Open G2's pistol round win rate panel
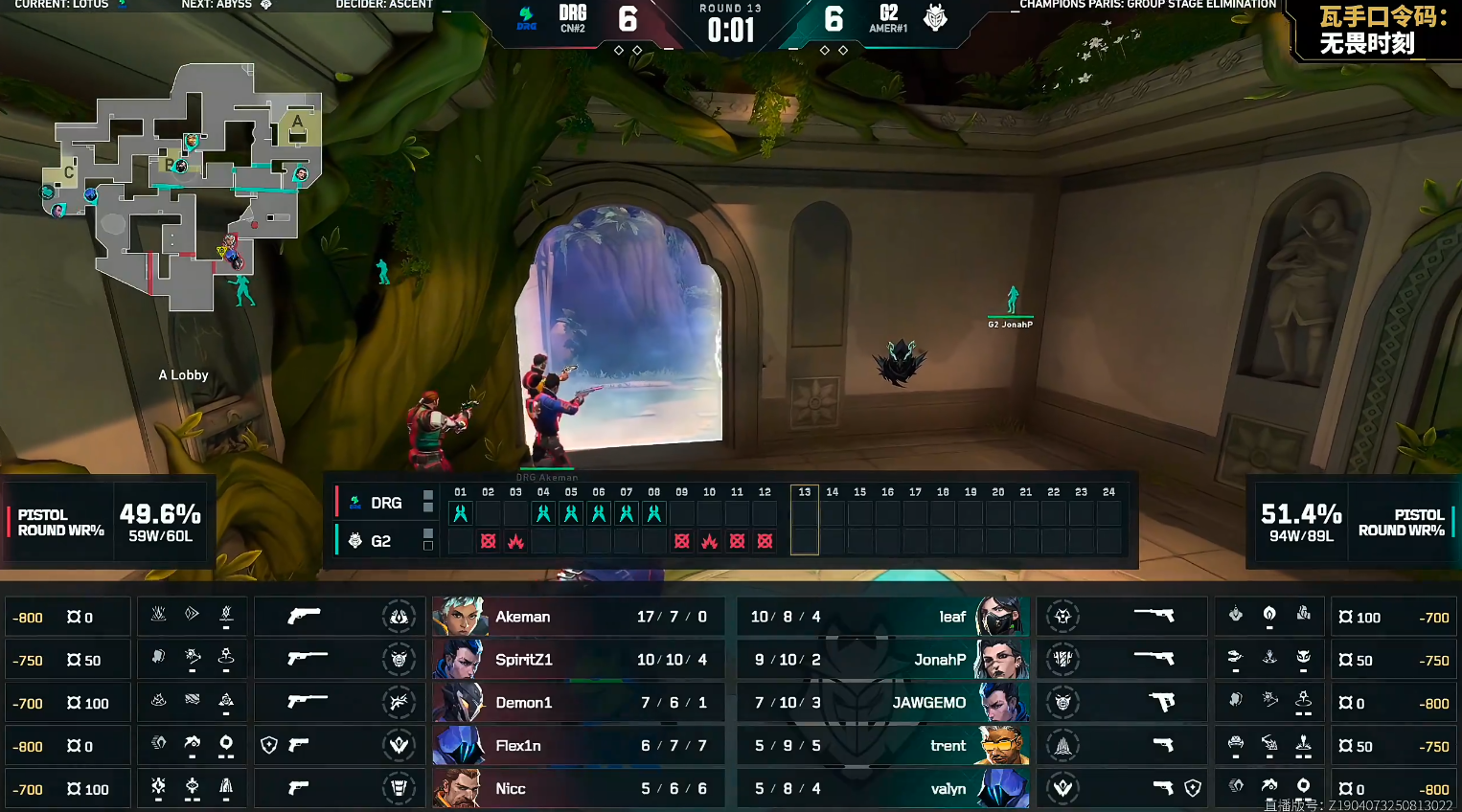 coord(1352,522)
